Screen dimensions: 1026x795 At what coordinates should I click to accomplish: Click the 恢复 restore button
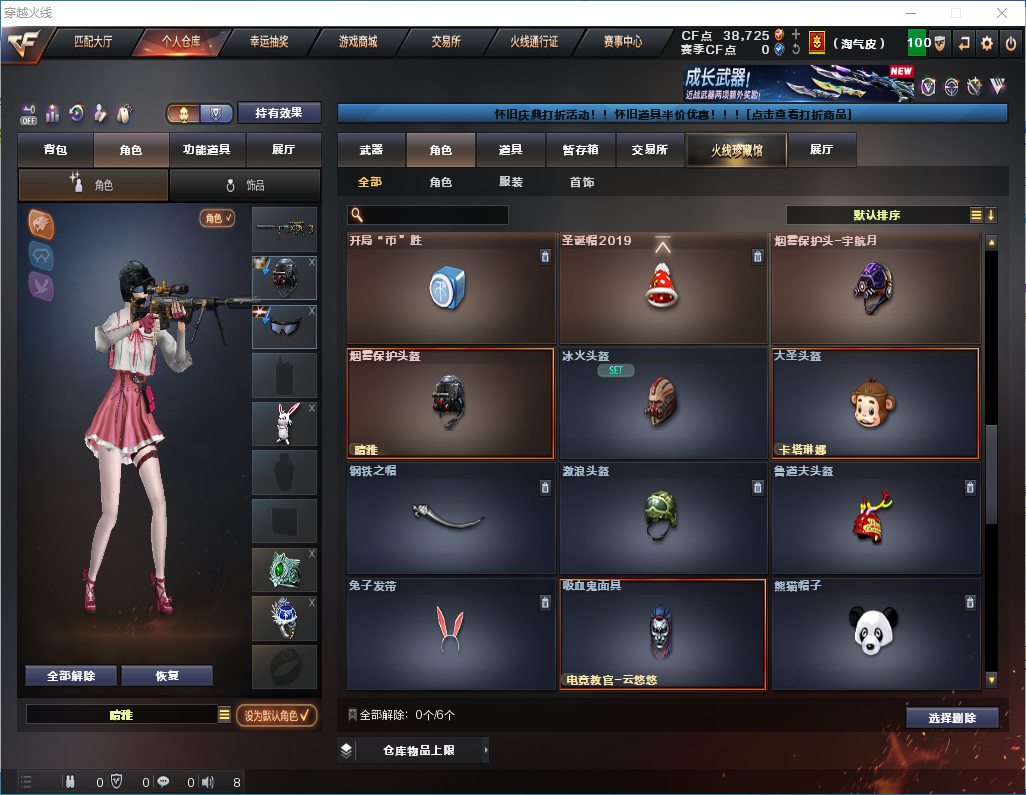pos(167,675)
